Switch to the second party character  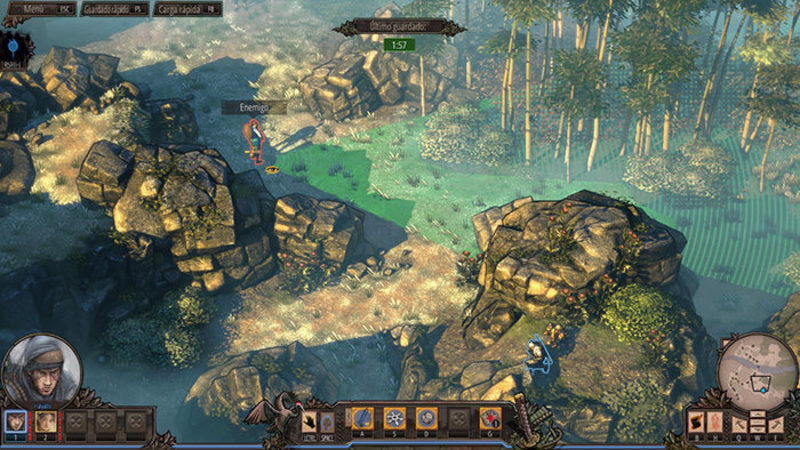point(45,422)
